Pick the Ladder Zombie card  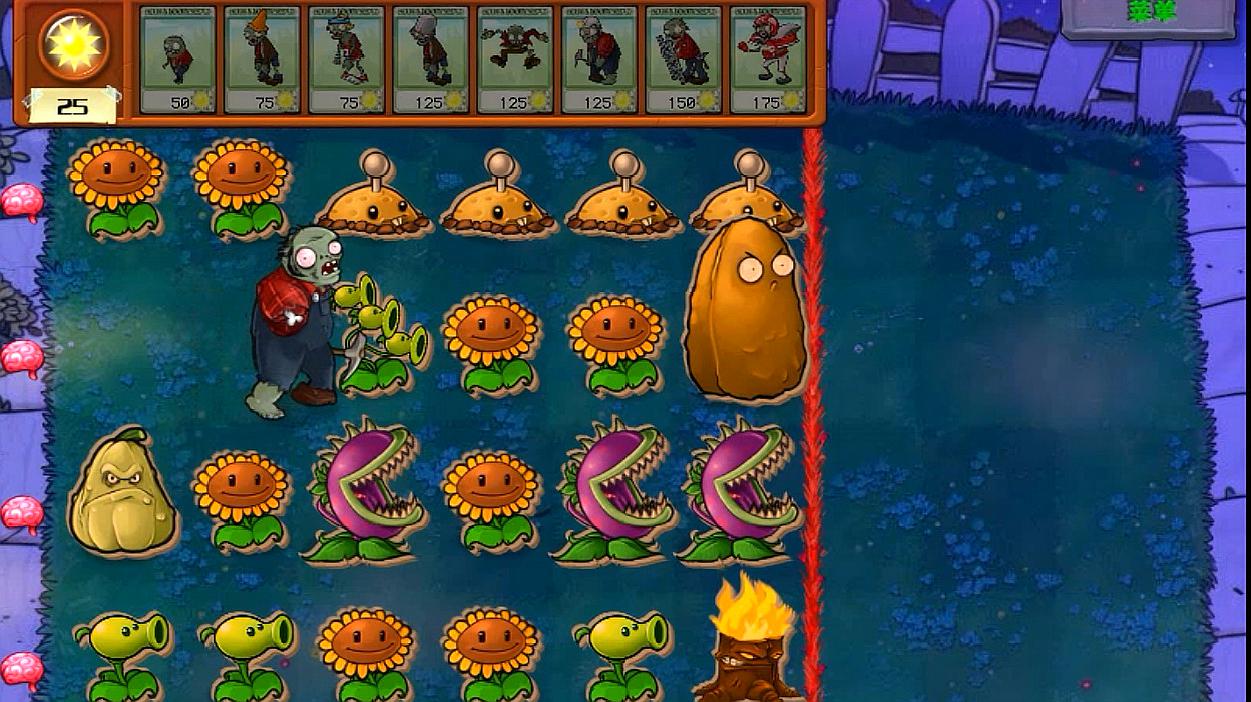tap(683, 59)
